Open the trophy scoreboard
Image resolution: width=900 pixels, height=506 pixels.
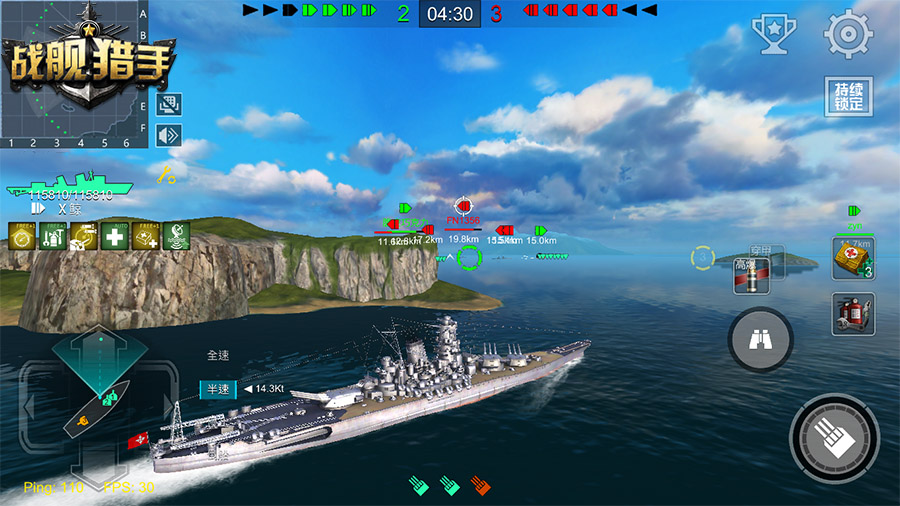coord(773,33)
